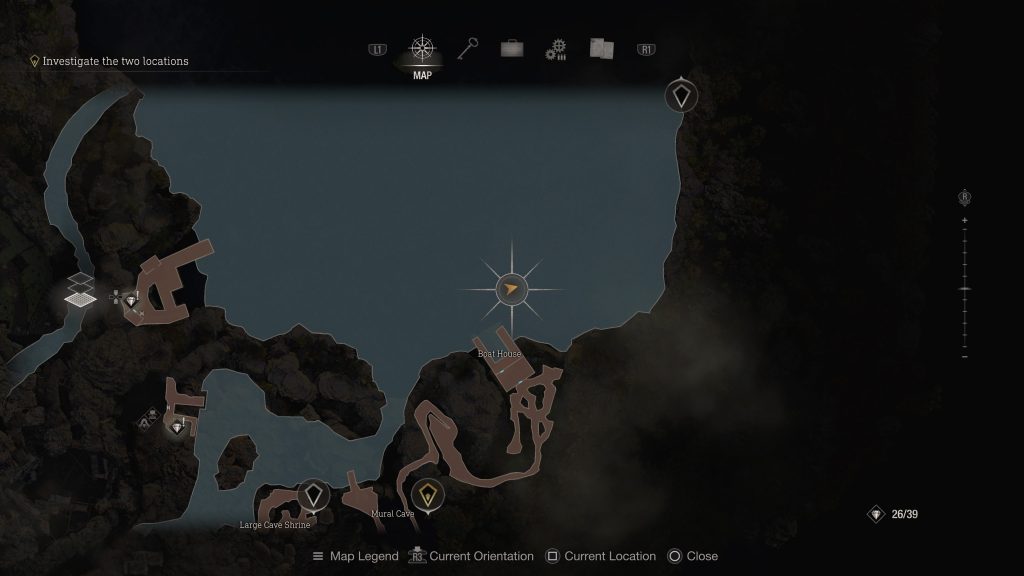The height and width of the screenshot is (576, 1024).
Task: Select the gold Mural Cave objective marker
Action: [x=428, y=494]
